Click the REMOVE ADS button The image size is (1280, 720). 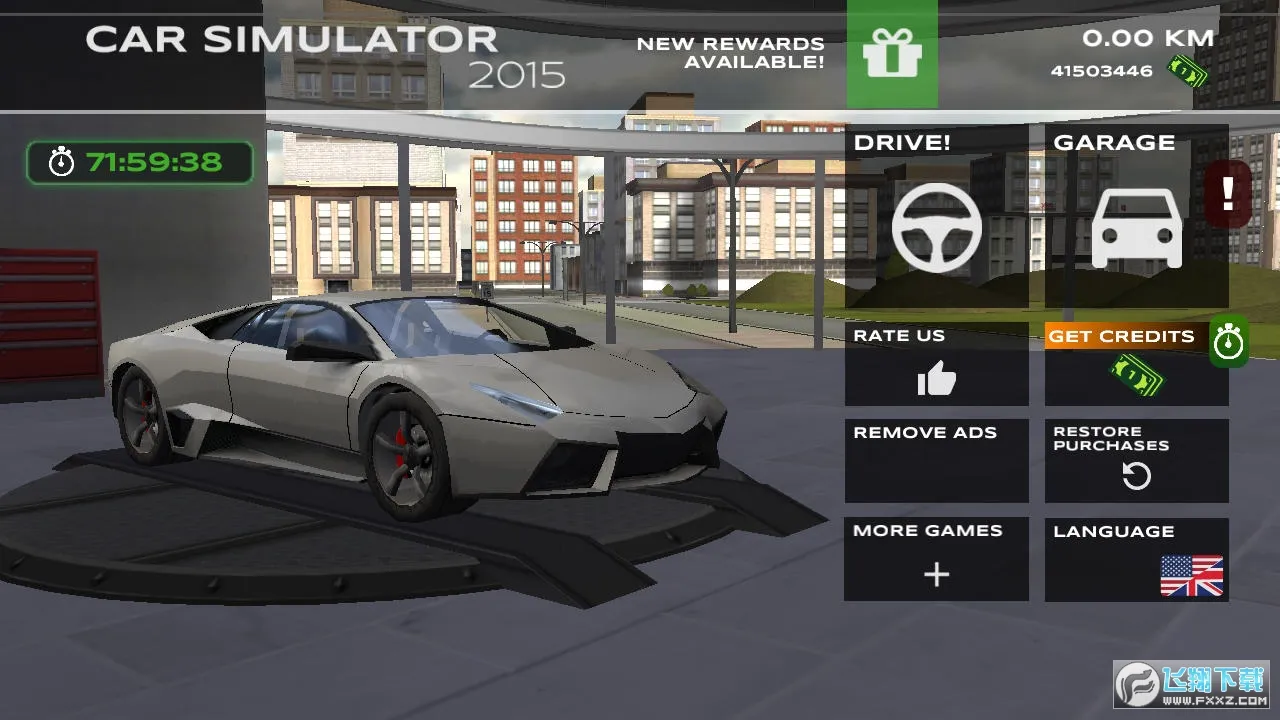936,460
